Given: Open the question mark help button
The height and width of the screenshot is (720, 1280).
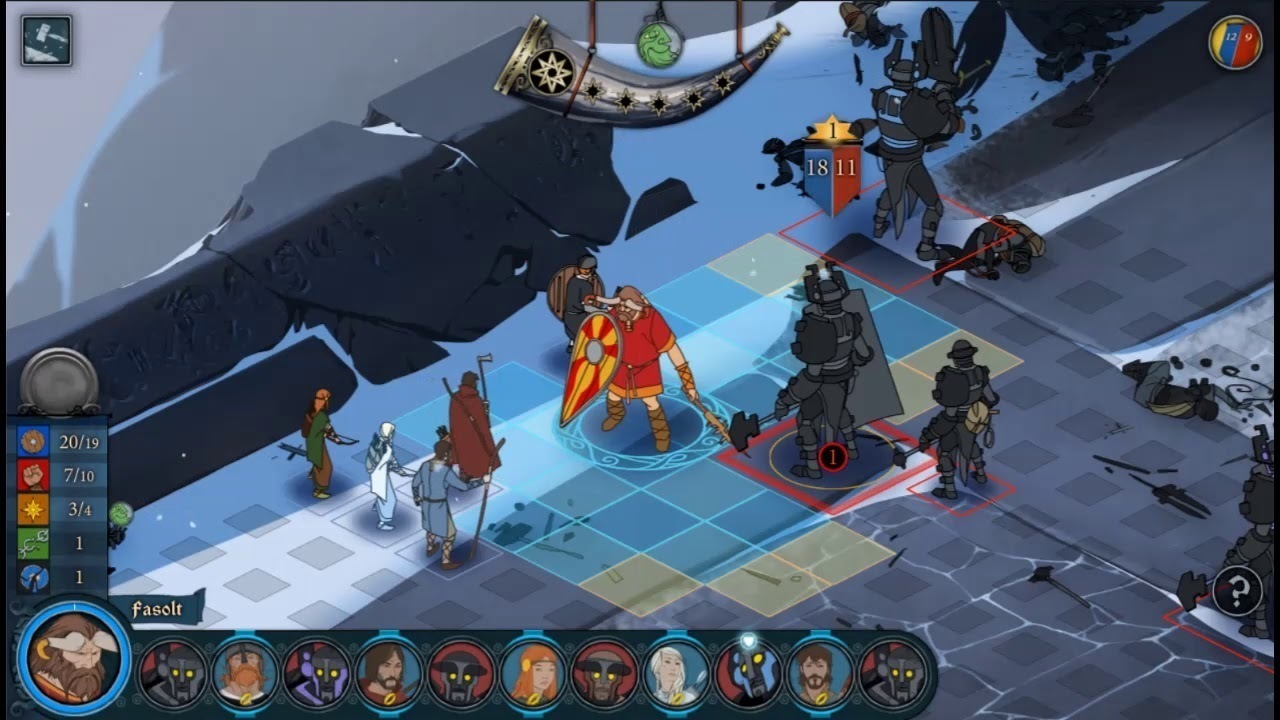Looking at the screenshot, I should click(x=1237, y=590).
